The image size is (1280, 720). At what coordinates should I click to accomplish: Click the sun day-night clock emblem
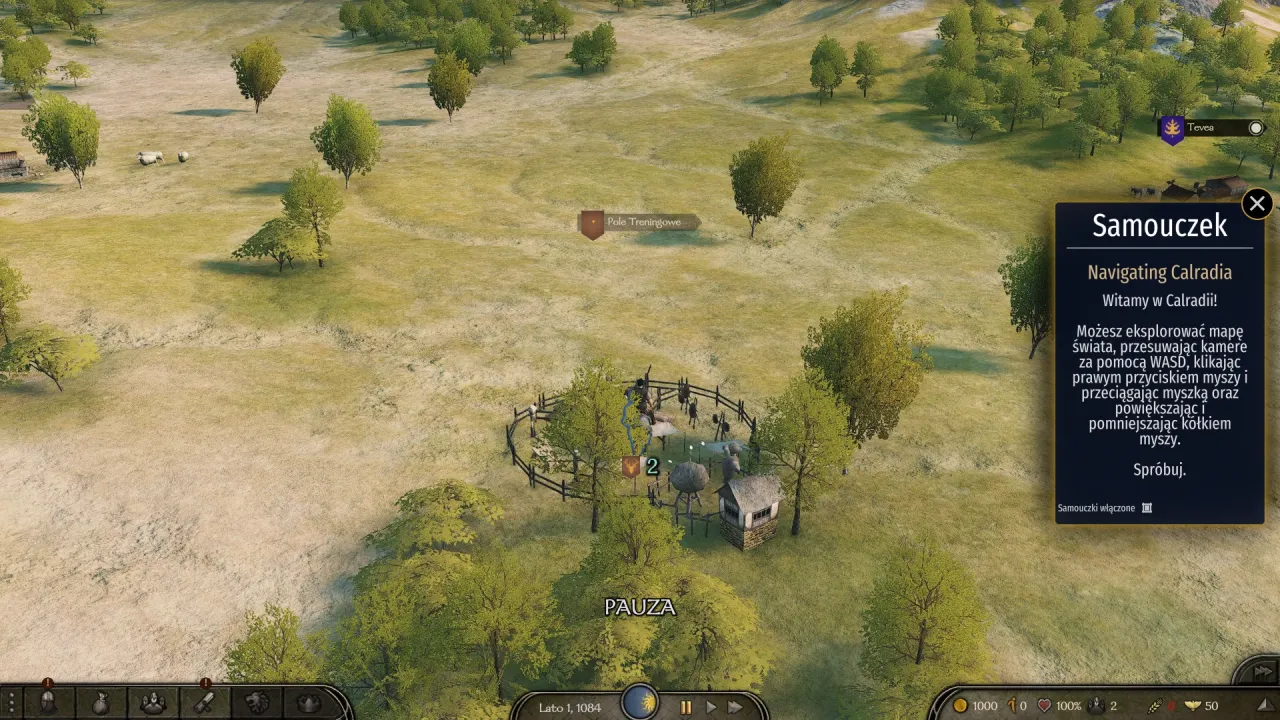click(640, 702)
